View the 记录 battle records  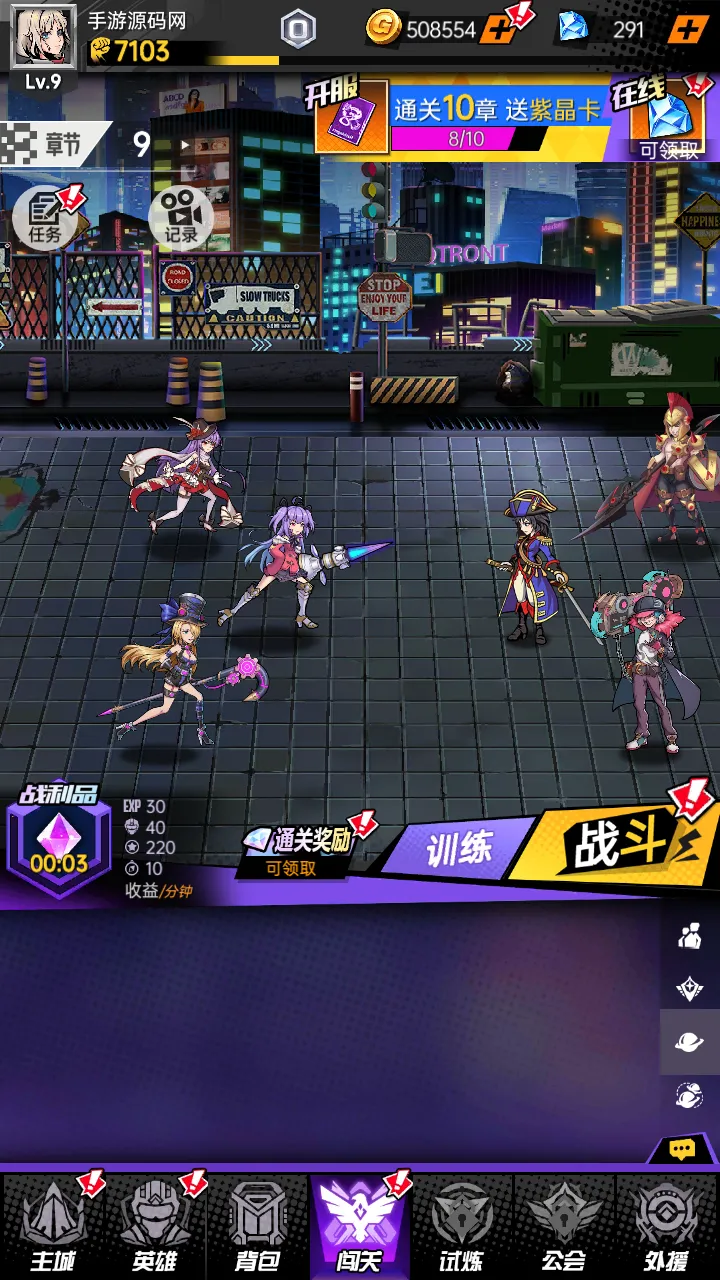pos(181,216)
